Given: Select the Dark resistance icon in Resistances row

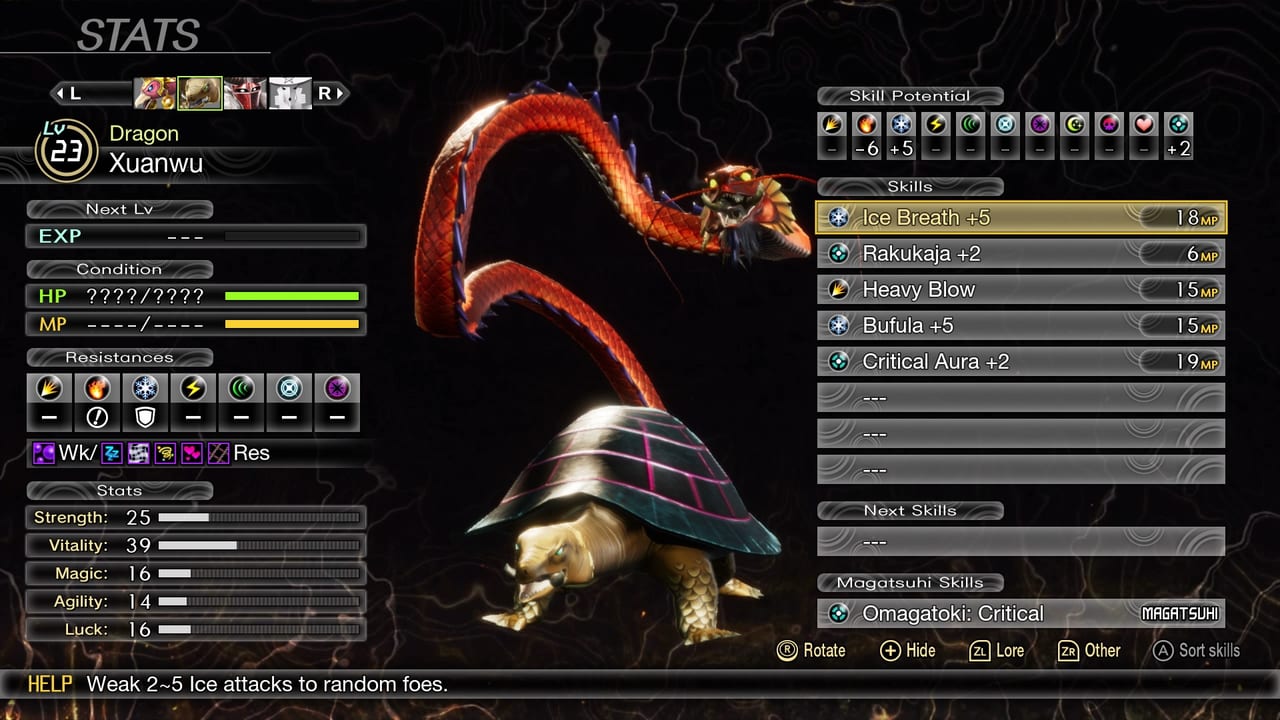Looking at the screenshot, I should coord(335,390).
